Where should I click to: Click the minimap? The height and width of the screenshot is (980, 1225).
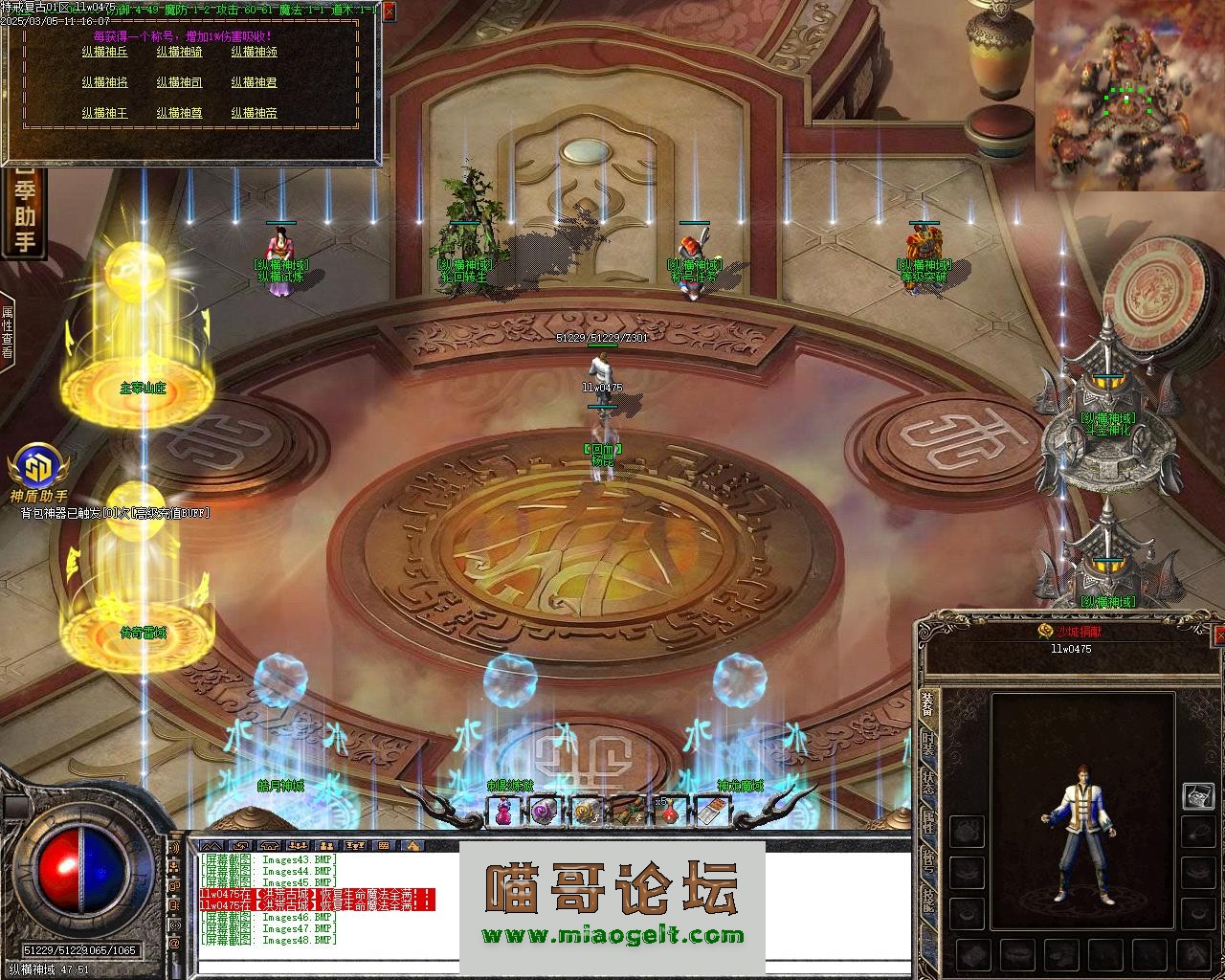(x=1127, y=94)
